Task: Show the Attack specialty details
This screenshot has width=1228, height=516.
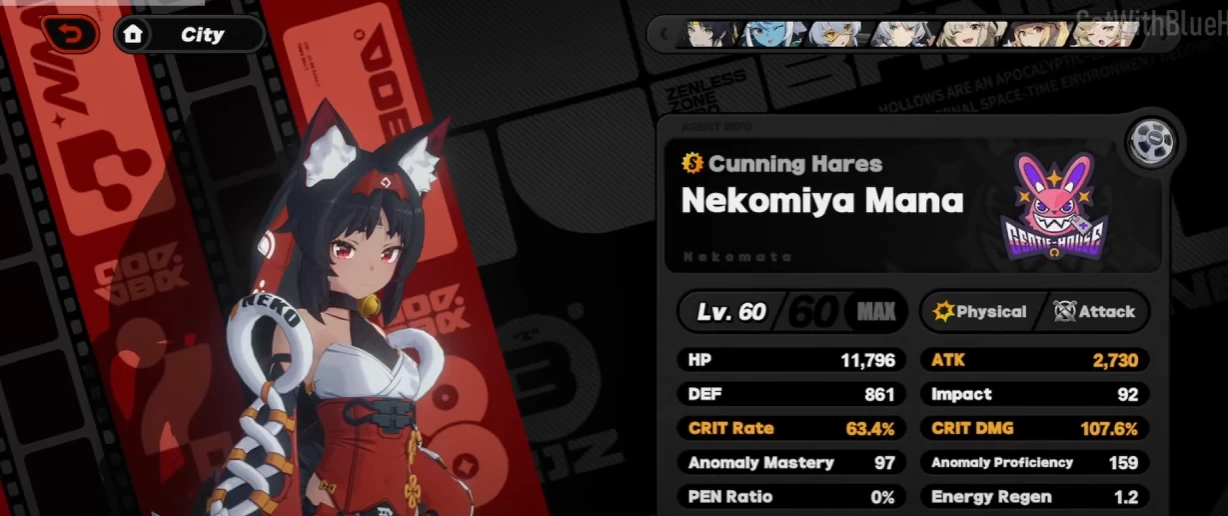Action: (x=1095, y=312)
